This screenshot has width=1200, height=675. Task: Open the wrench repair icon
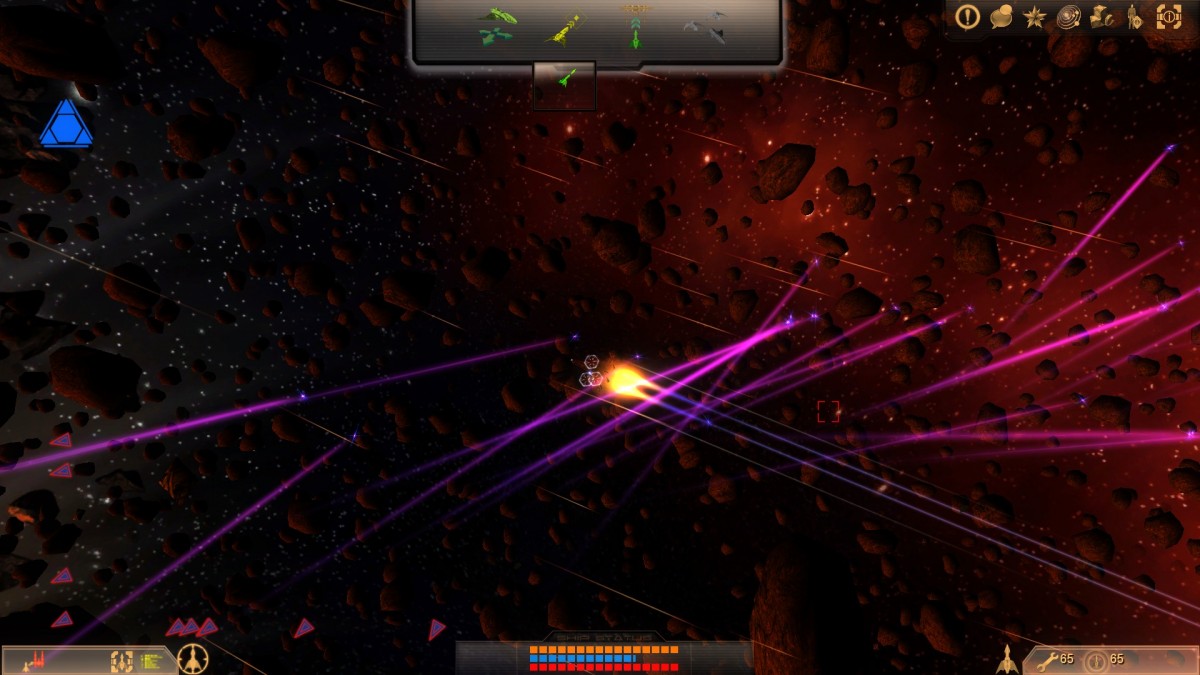pos(1047,659)
